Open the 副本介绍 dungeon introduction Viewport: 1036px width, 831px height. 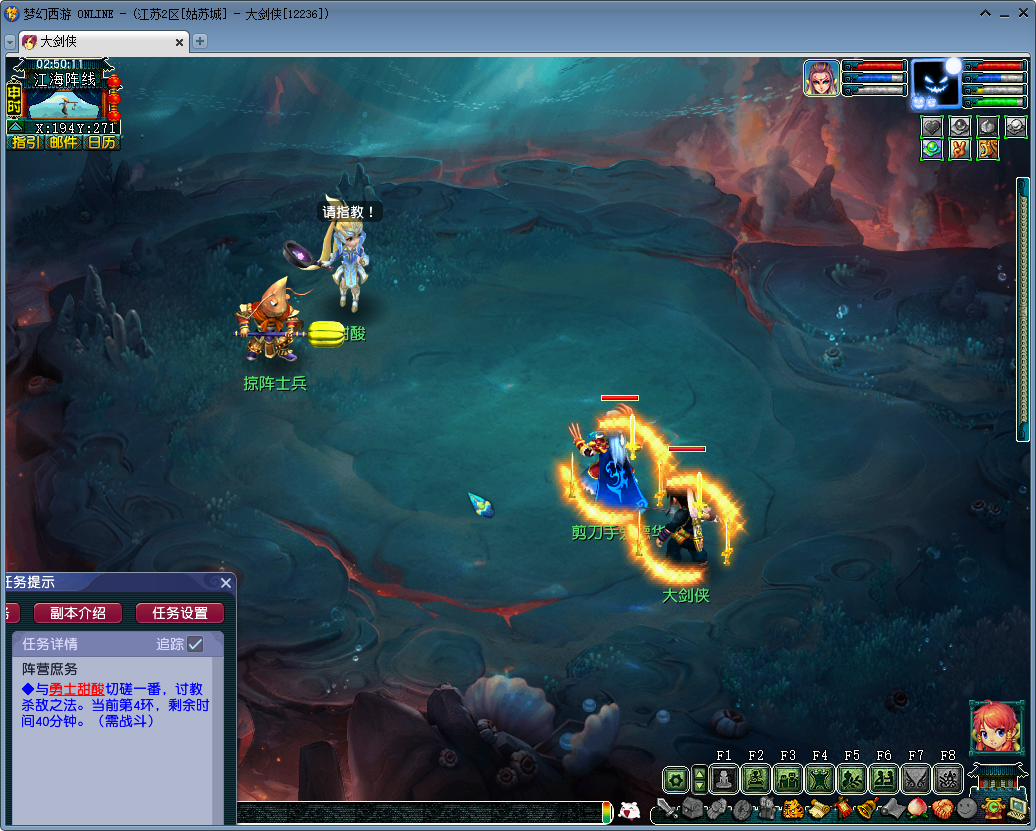coord(78,613)
